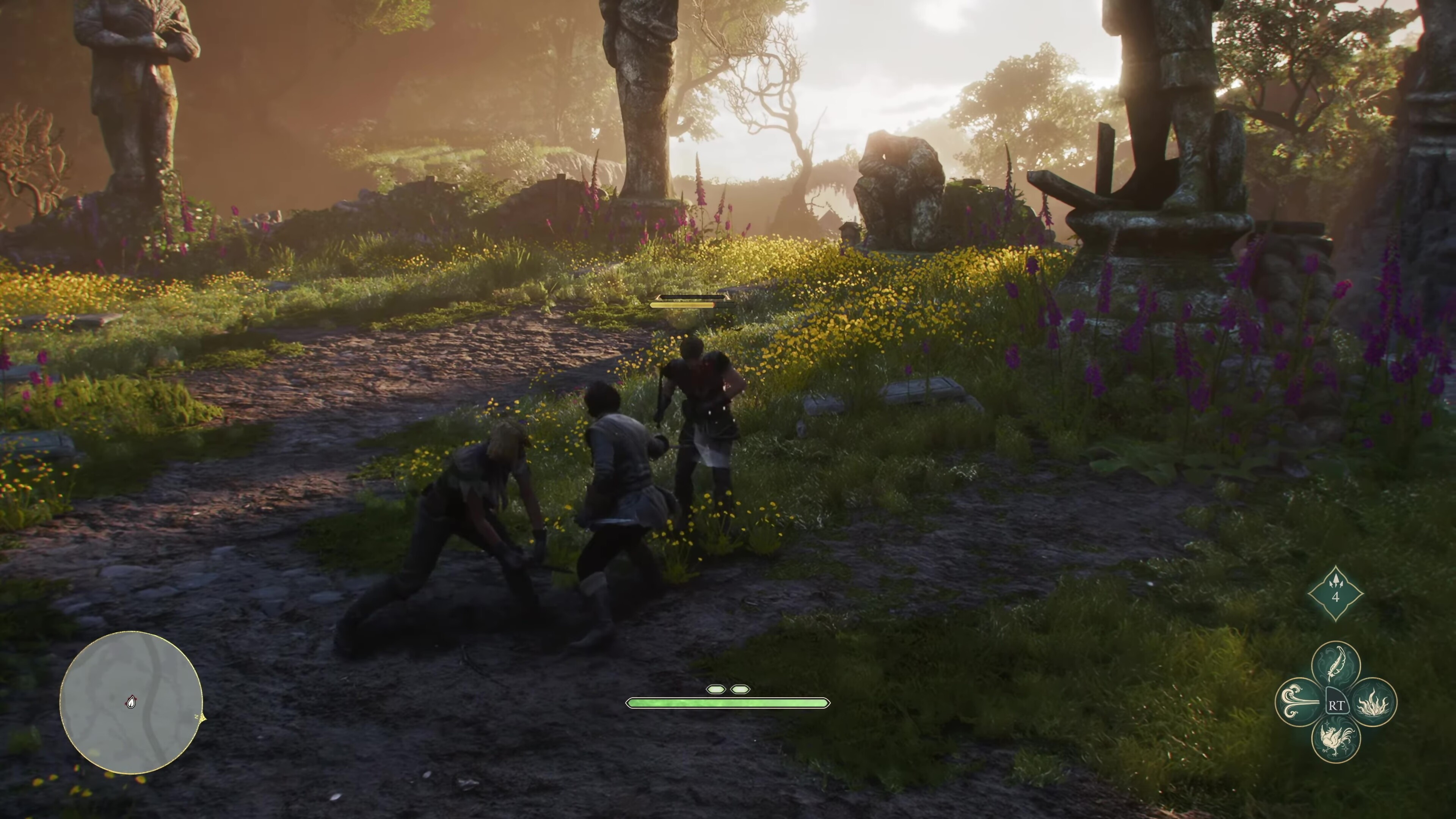The image size is (1456, 819).
Task: Open the circular minimap
Action: pyautogui.click(x=131, y=703)
